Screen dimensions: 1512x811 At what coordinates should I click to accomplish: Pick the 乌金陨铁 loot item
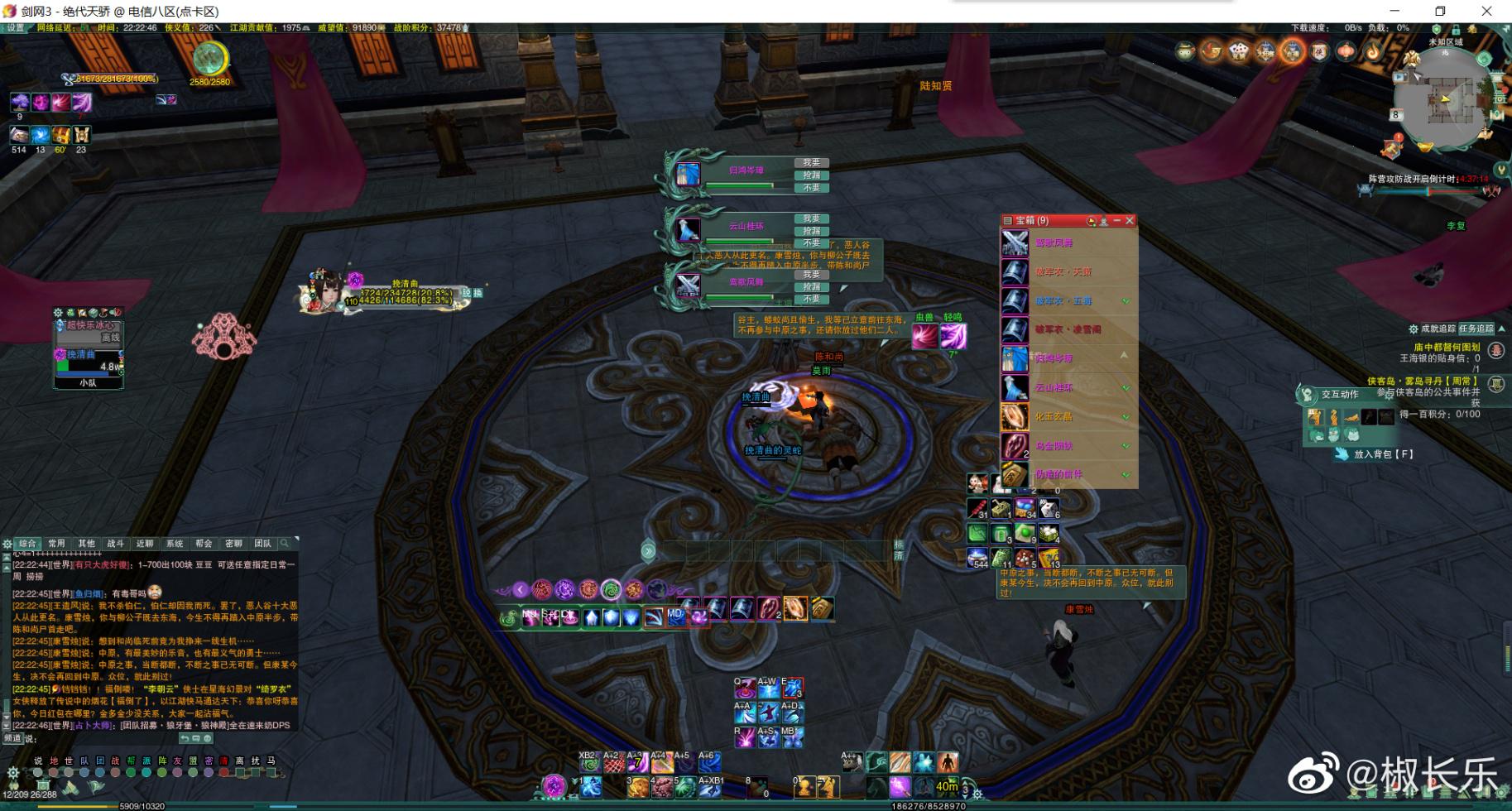(1068, 446)
